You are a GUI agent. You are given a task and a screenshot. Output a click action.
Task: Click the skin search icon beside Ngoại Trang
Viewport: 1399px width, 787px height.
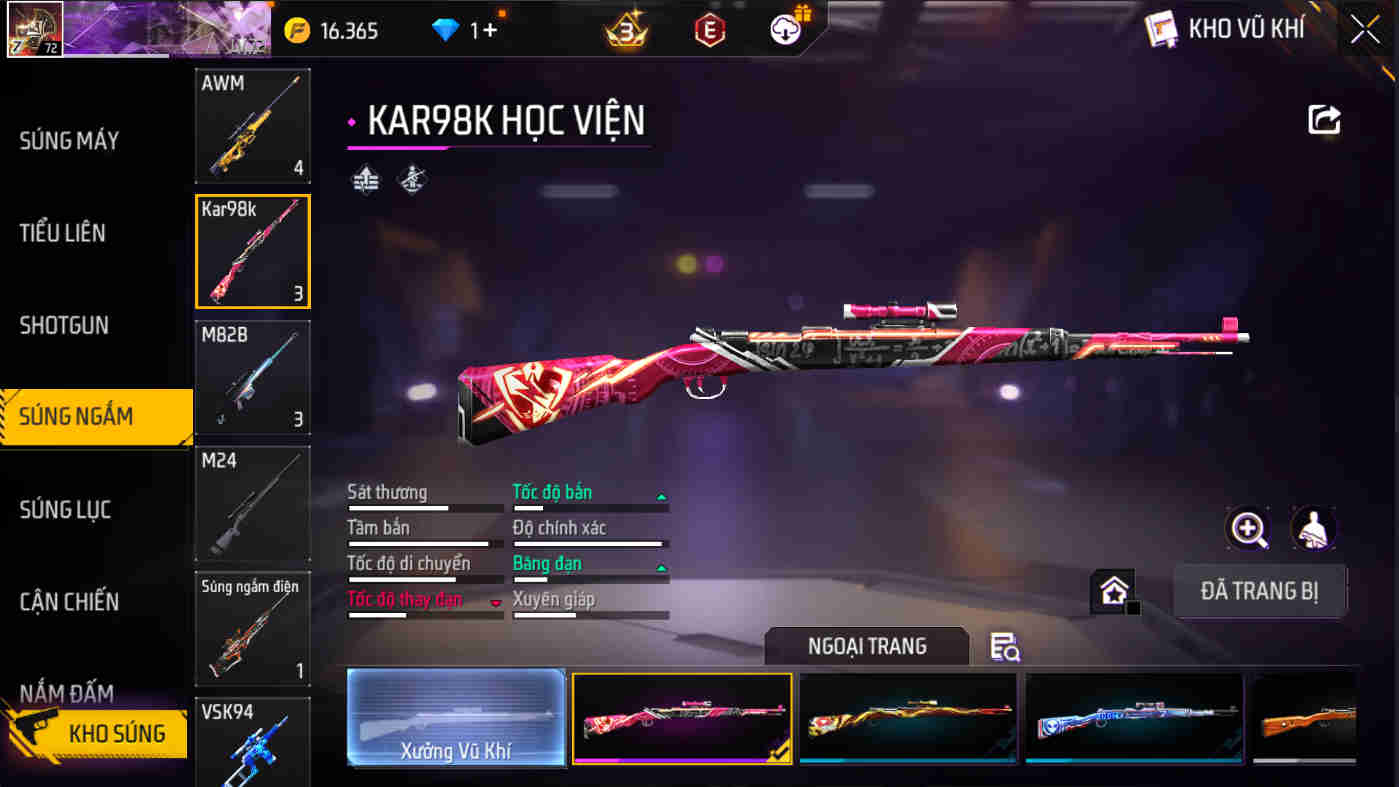1005,648
